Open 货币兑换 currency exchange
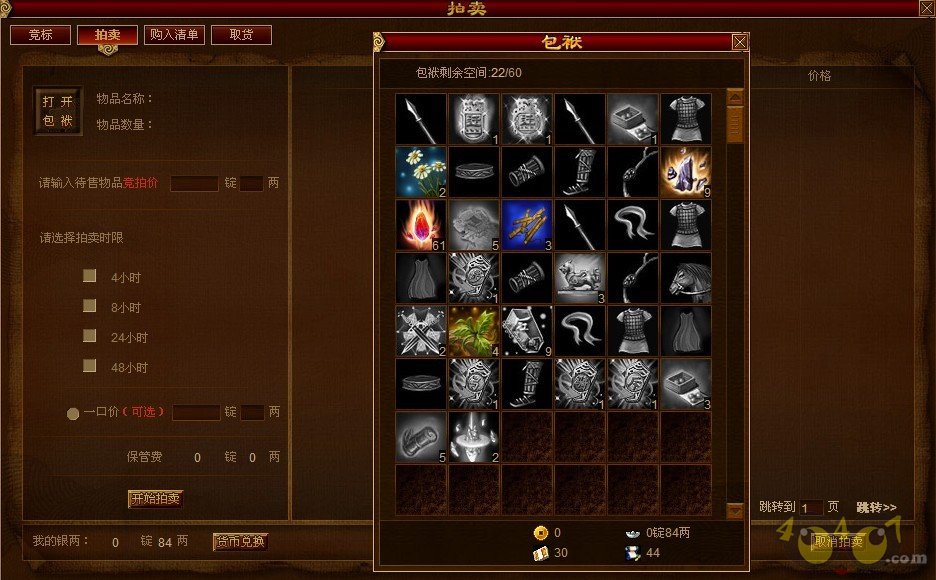The image size is (936, 580). 240,542
